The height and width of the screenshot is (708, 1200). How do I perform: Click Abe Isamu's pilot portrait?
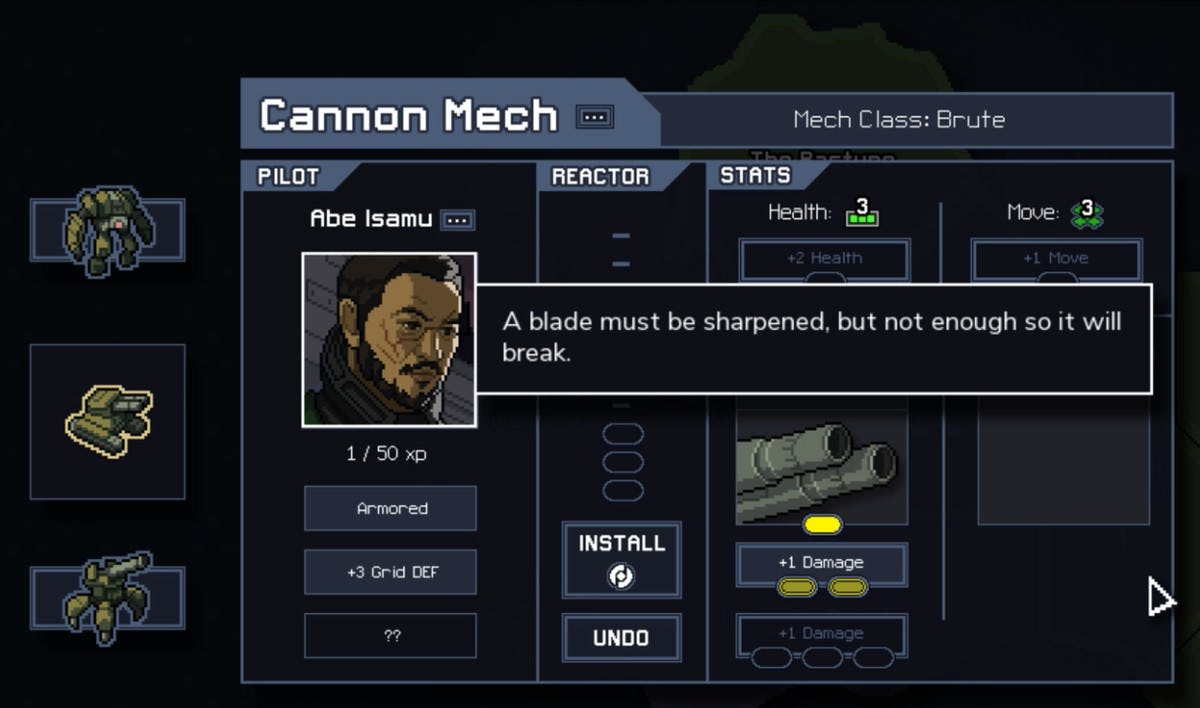tap(389, 339)
